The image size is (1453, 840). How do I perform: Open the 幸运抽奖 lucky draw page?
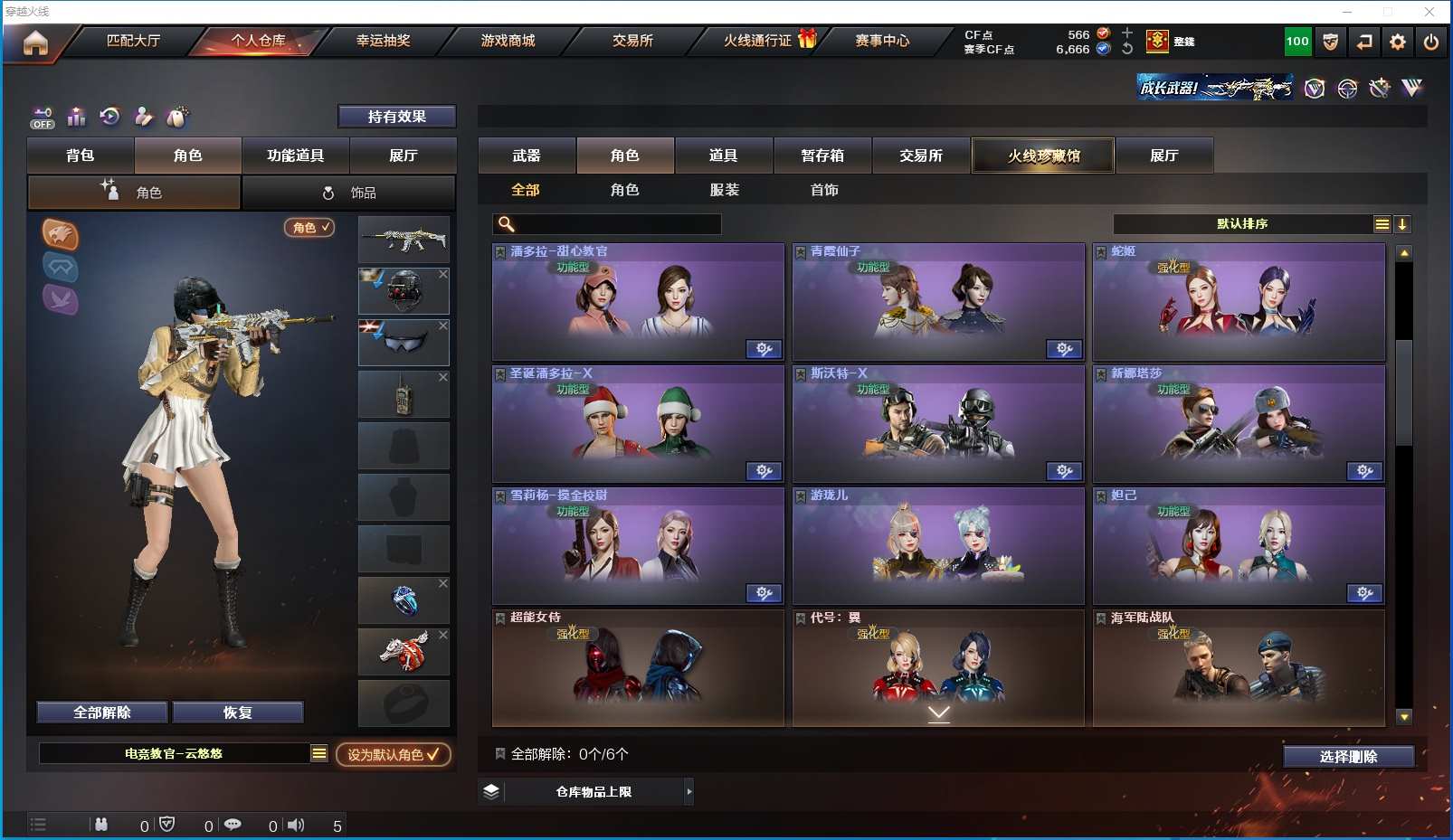(383, 41)
